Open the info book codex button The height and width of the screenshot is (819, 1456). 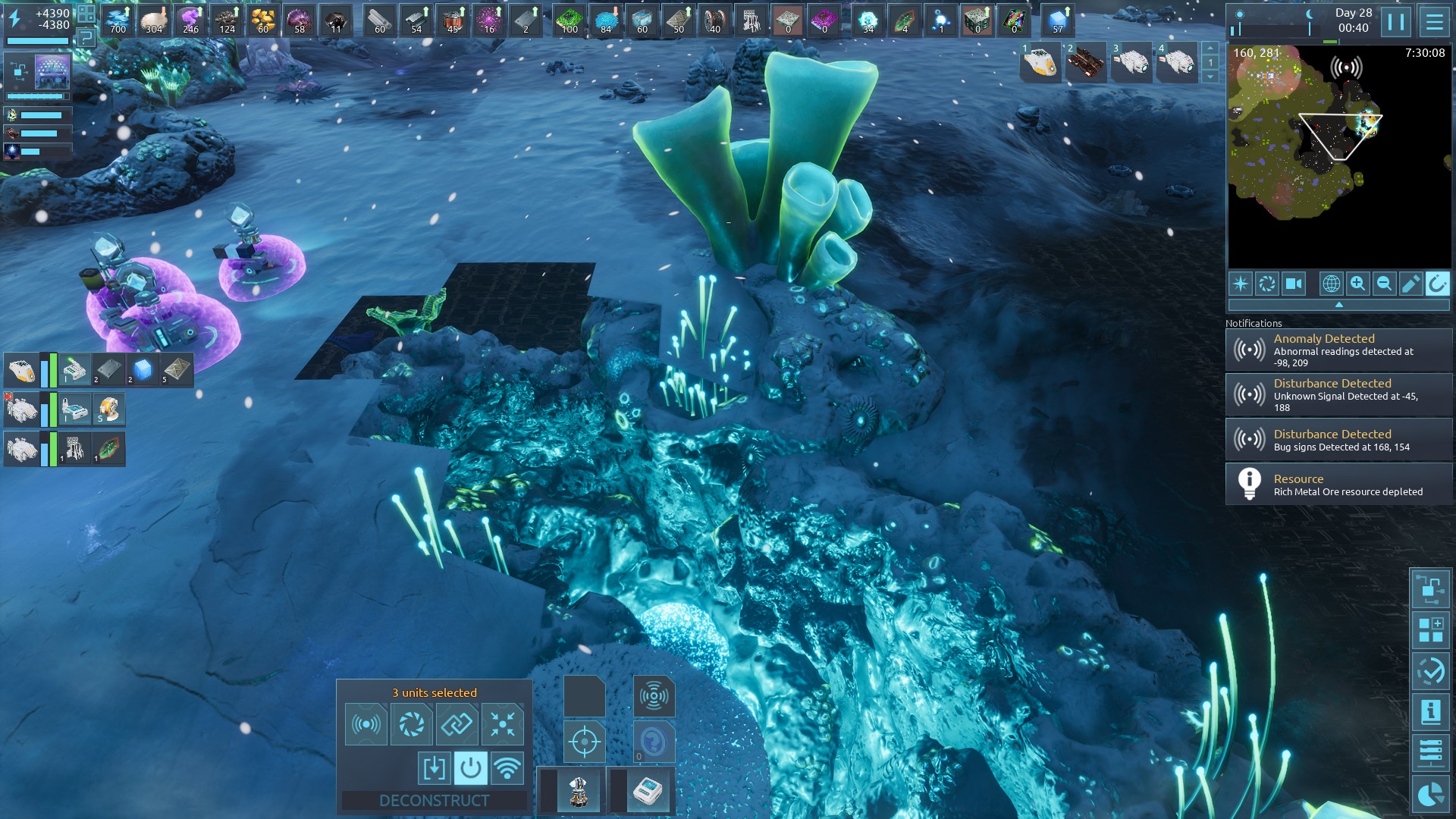(1430, 711)
